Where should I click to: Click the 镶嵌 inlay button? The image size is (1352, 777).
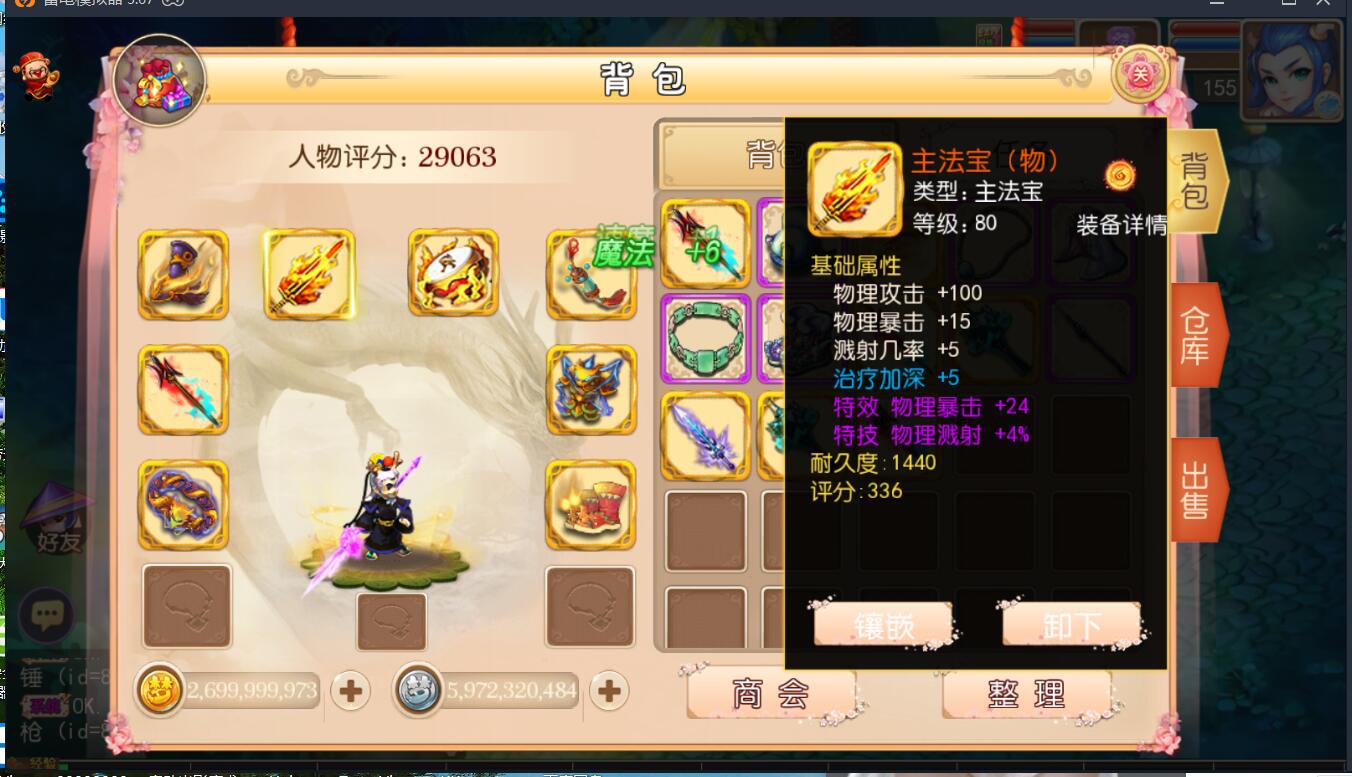[x=883, y=625]
